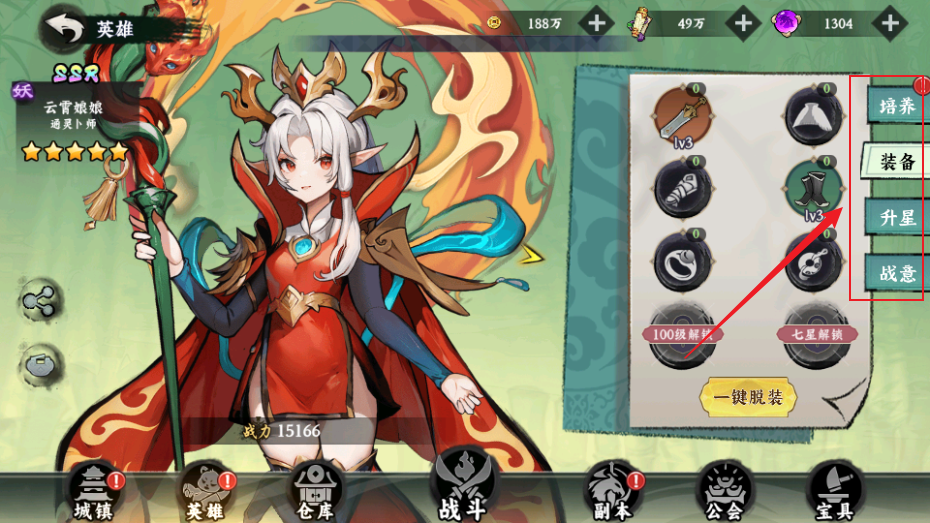Screen dimensions: 930x523
Task: Select the 装备 tab
Action: click(893, 162)
